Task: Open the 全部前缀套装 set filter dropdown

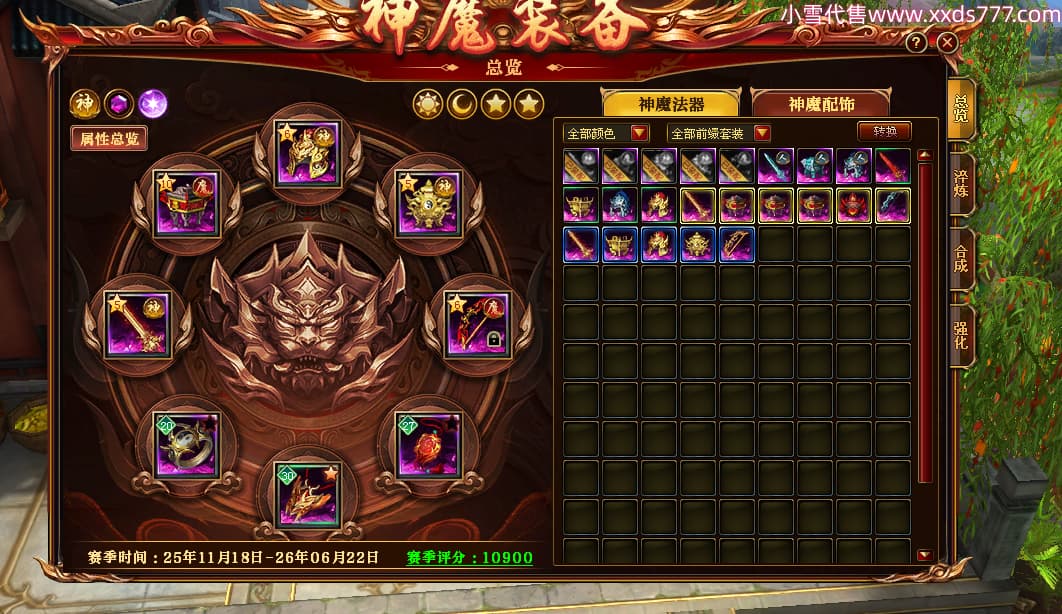Action: pyautogui.click(x=720, y=133)
